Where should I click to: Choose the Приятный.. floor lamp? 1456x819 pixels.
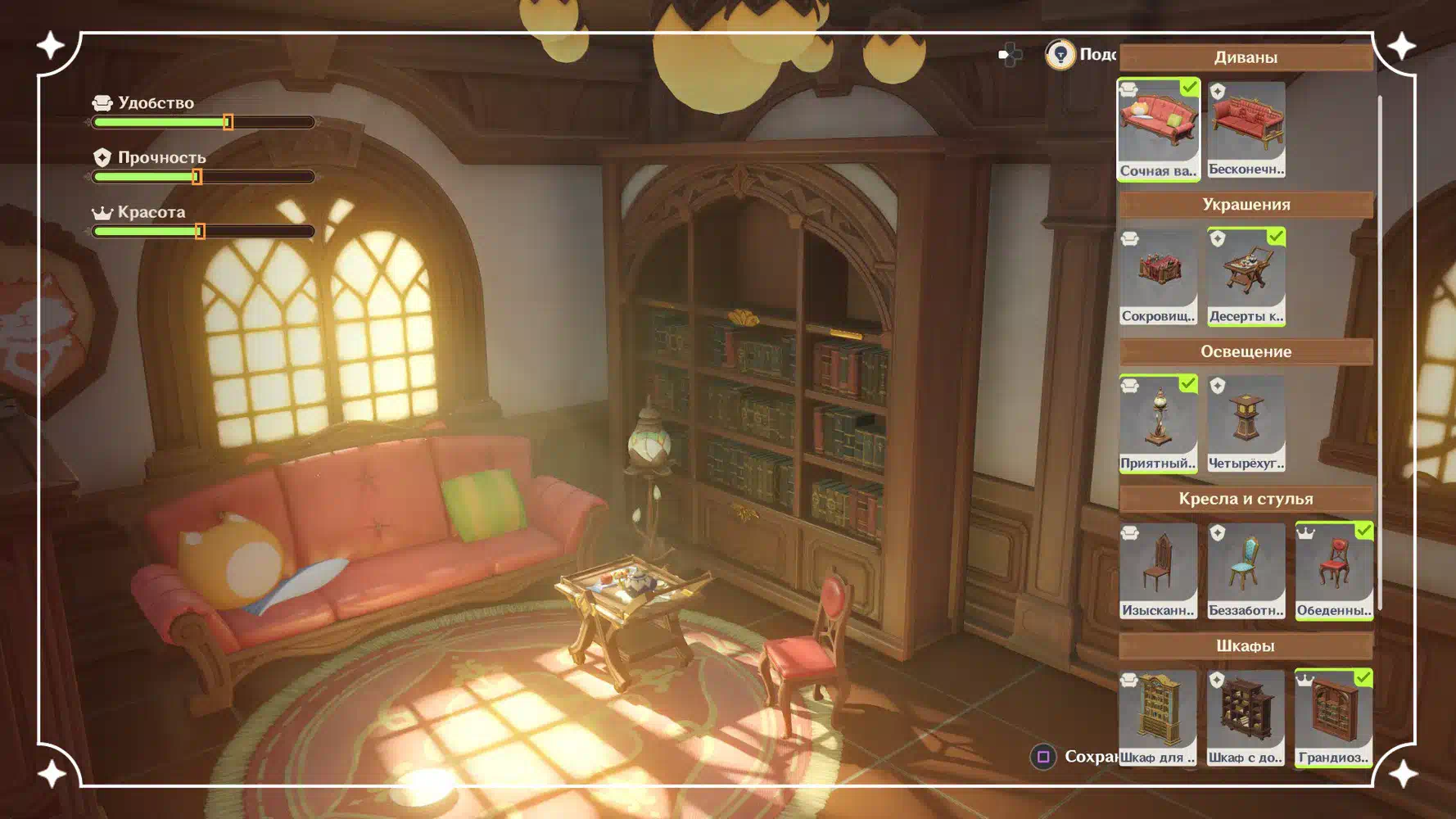click(1158, 423)
